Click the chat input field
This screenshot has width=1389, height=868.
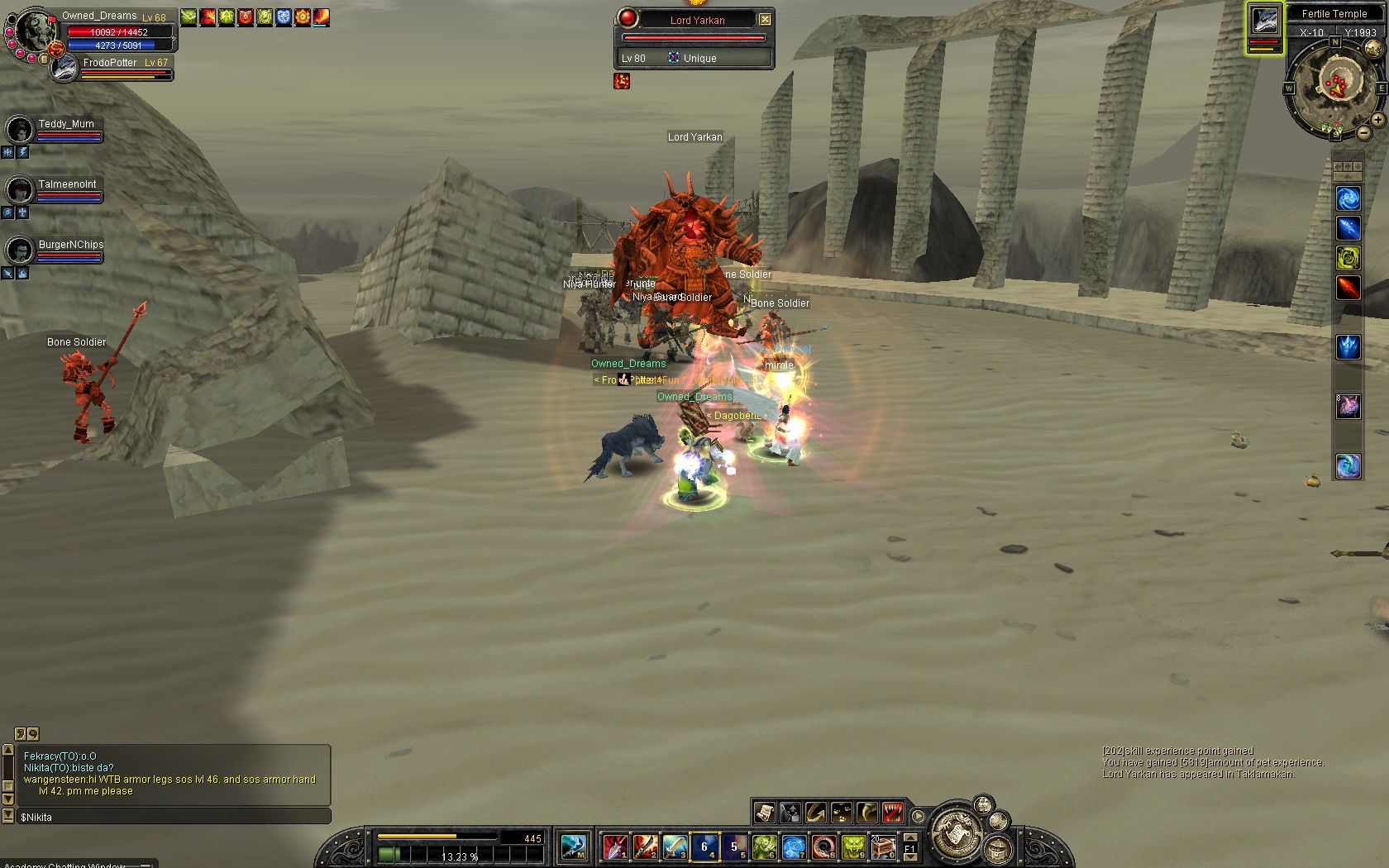click(x=174, y=817)
